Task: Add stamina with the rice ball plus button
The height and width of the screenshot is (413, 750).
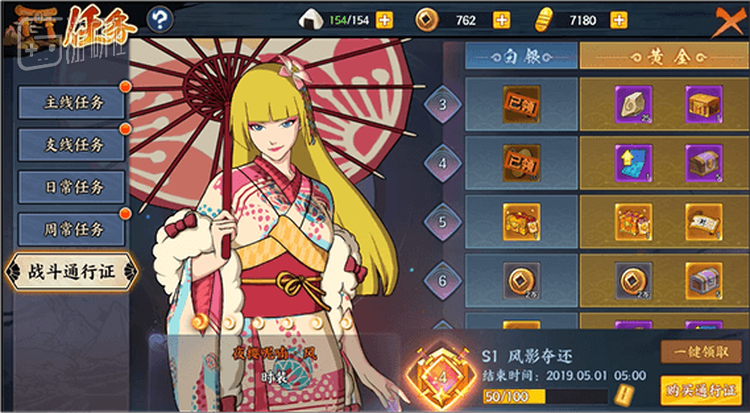Action: 385,20
